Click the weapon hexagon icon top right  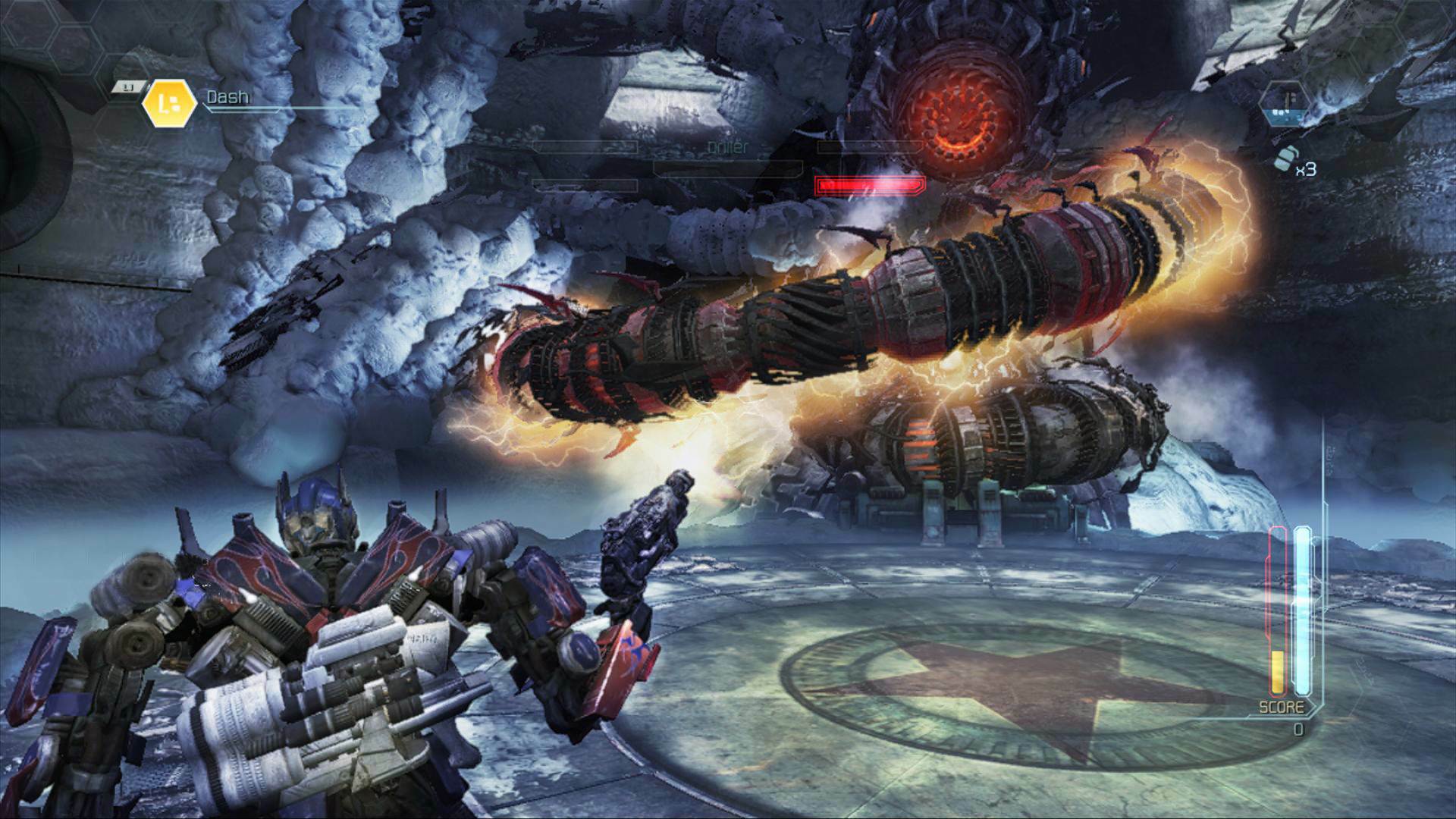(x=1285, y=104)
